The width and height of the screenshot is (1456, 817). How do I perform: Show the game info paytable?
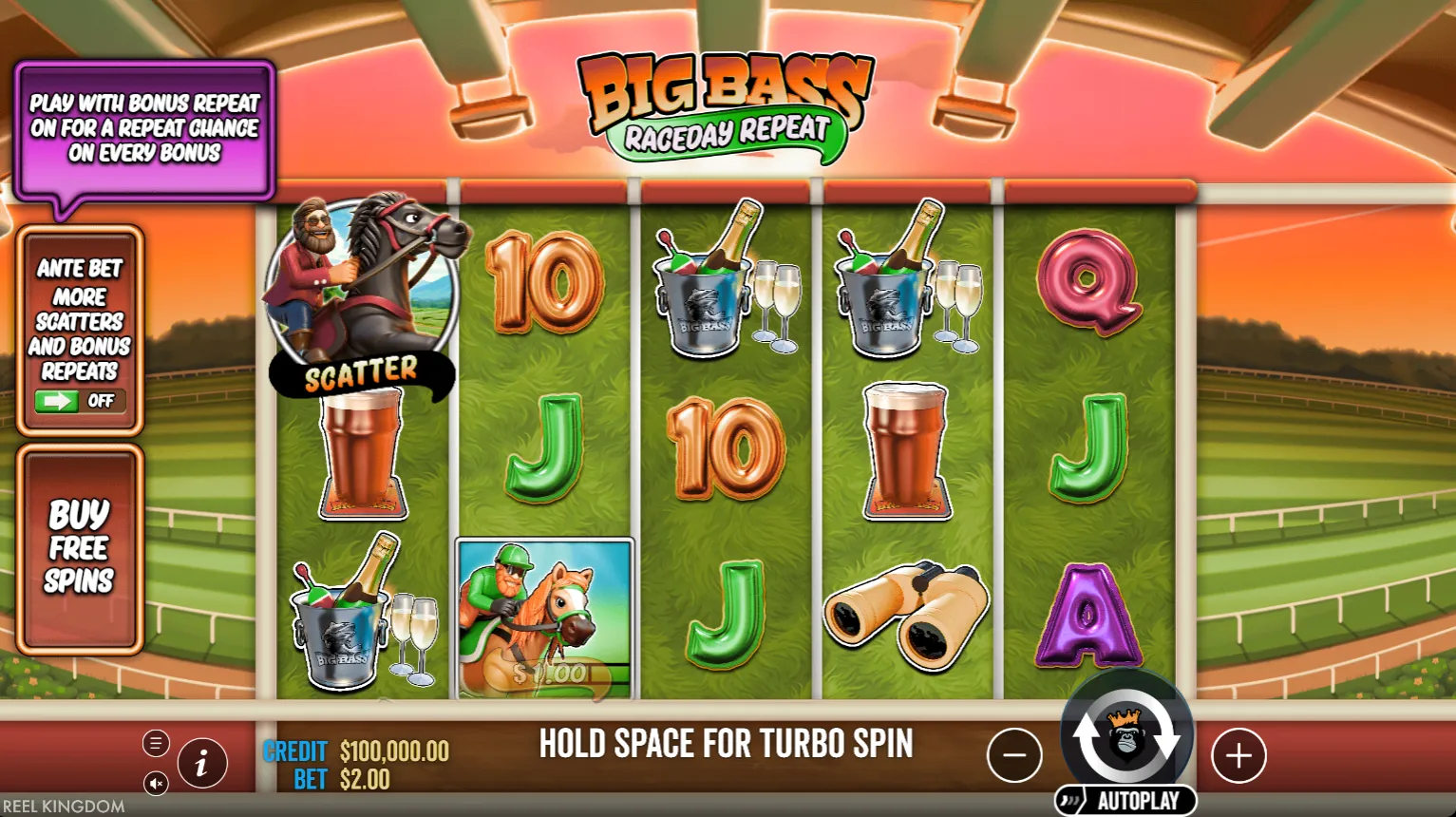coord(201,763)
